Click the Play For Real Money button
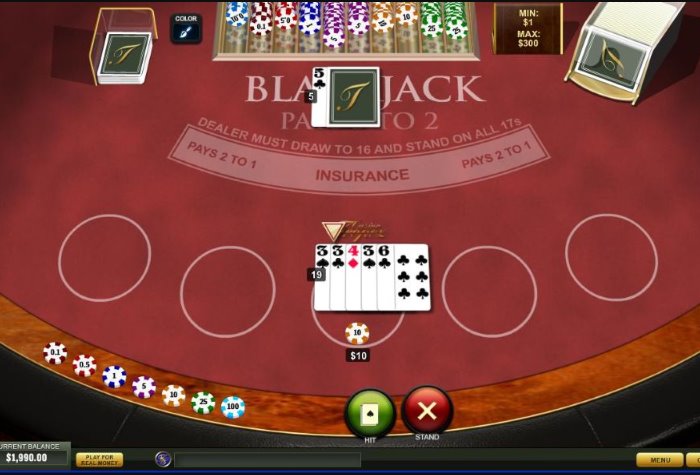This screenshot has height=475, width=700. tap(99, 459)
